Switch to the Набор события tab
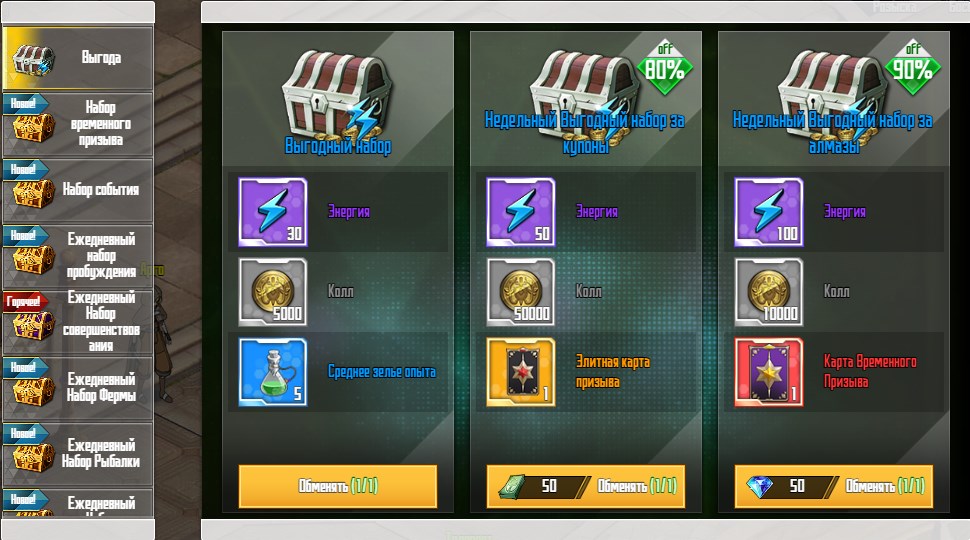Image resolution: width=970 pixels, height=540 pixels. [x=78, y=190]
